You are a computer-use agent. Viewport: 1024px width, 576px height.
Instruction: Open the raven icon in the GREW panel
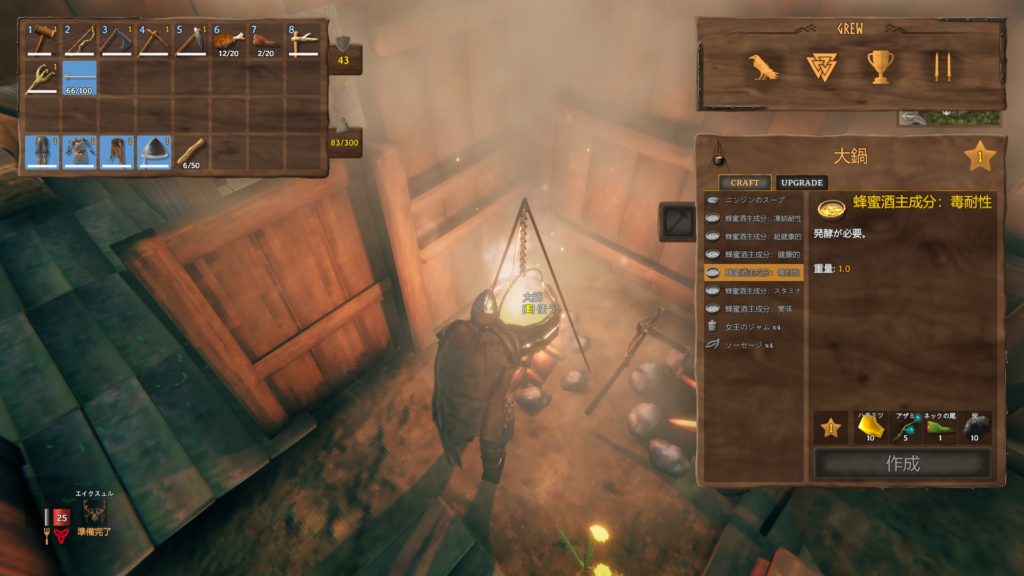[763, 68]
